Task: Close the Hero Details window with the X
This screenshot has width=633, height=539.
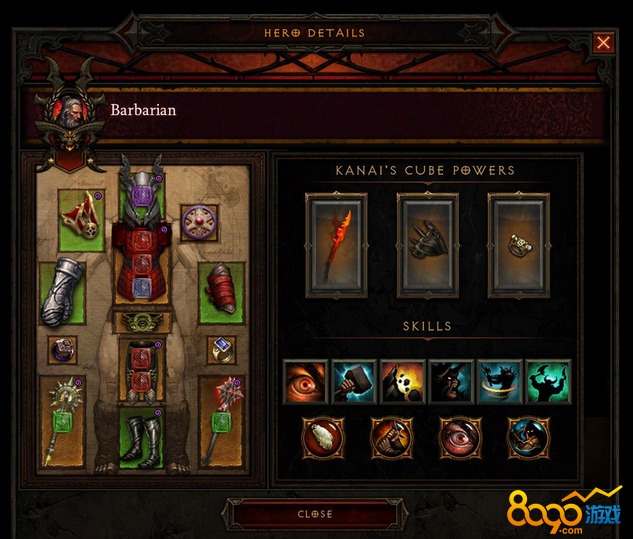Action: [603, 42]
